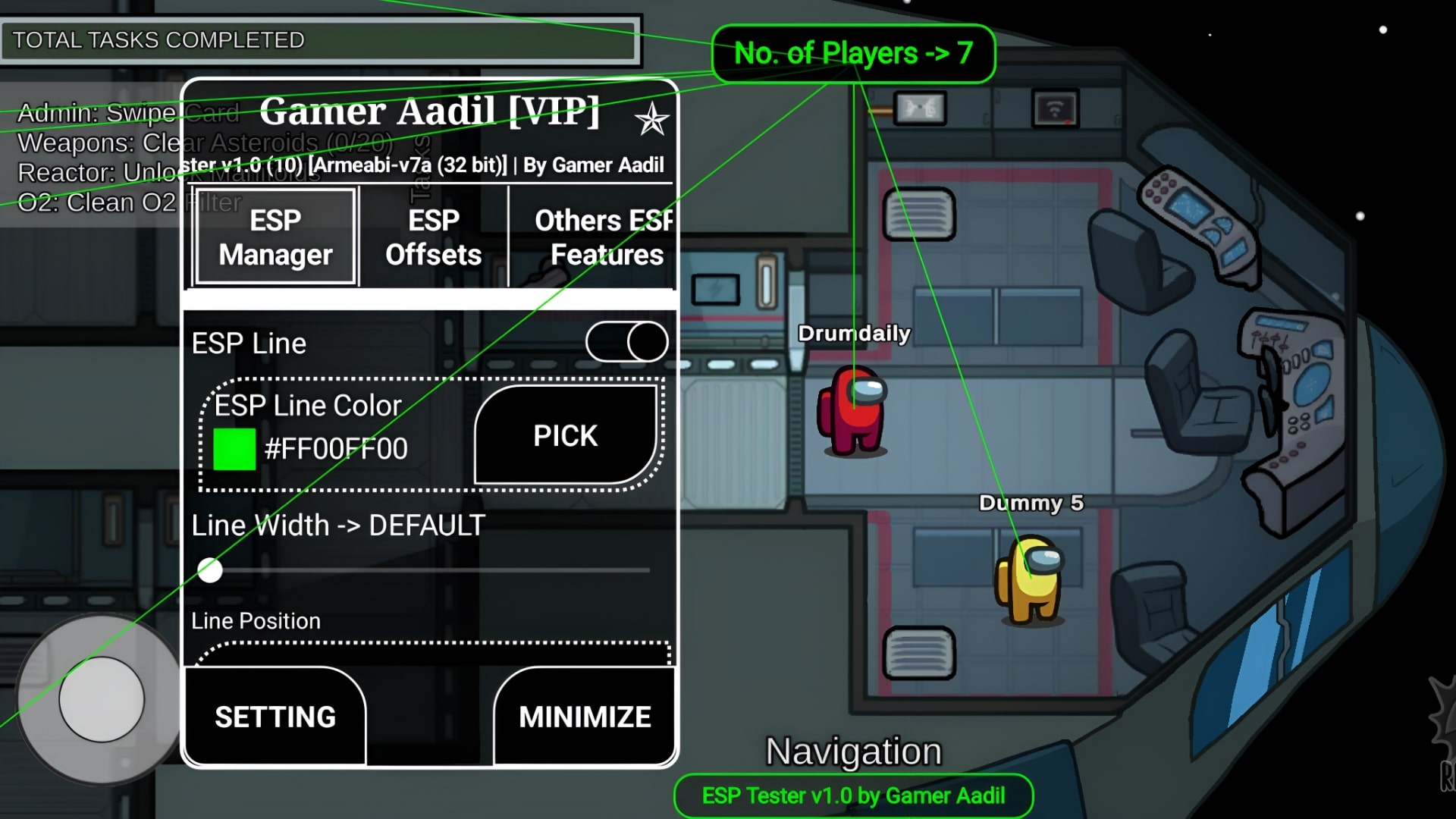Click the No. of Players indicator

[853, 52]
